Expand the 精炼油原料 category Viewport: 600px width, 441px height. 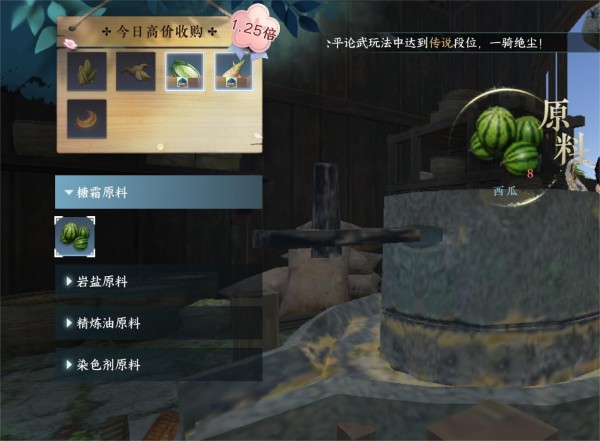click(158, 323)
